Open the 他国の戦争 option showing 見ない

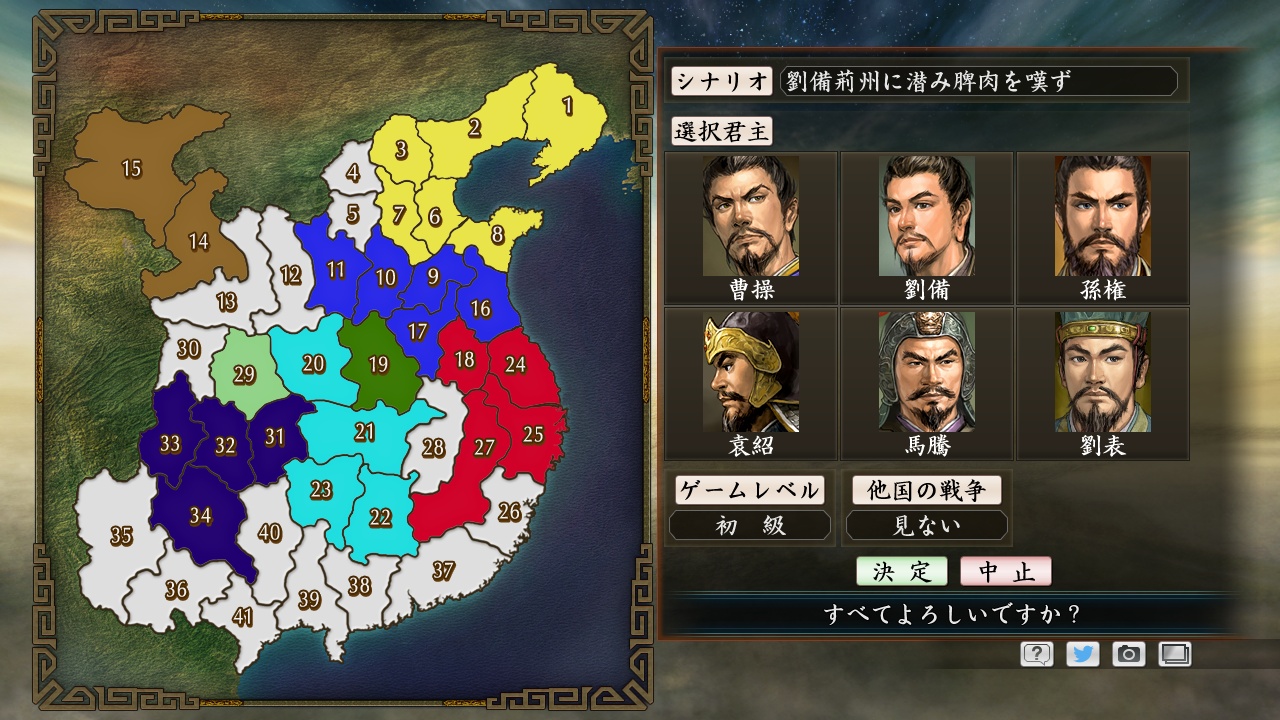[x=926, y=524]
